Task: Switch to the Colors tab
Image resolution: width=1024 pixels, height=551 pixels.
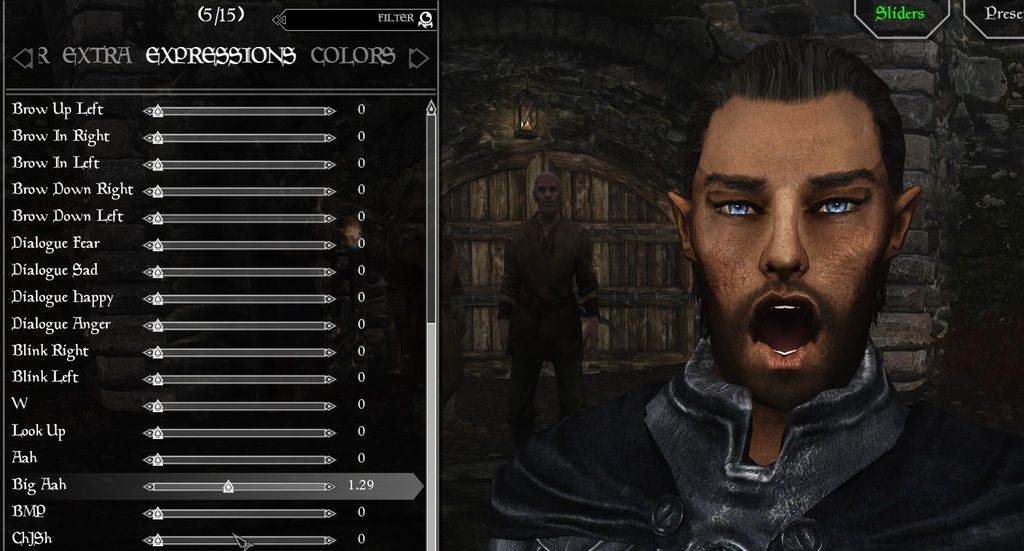Action: [352, 56]
